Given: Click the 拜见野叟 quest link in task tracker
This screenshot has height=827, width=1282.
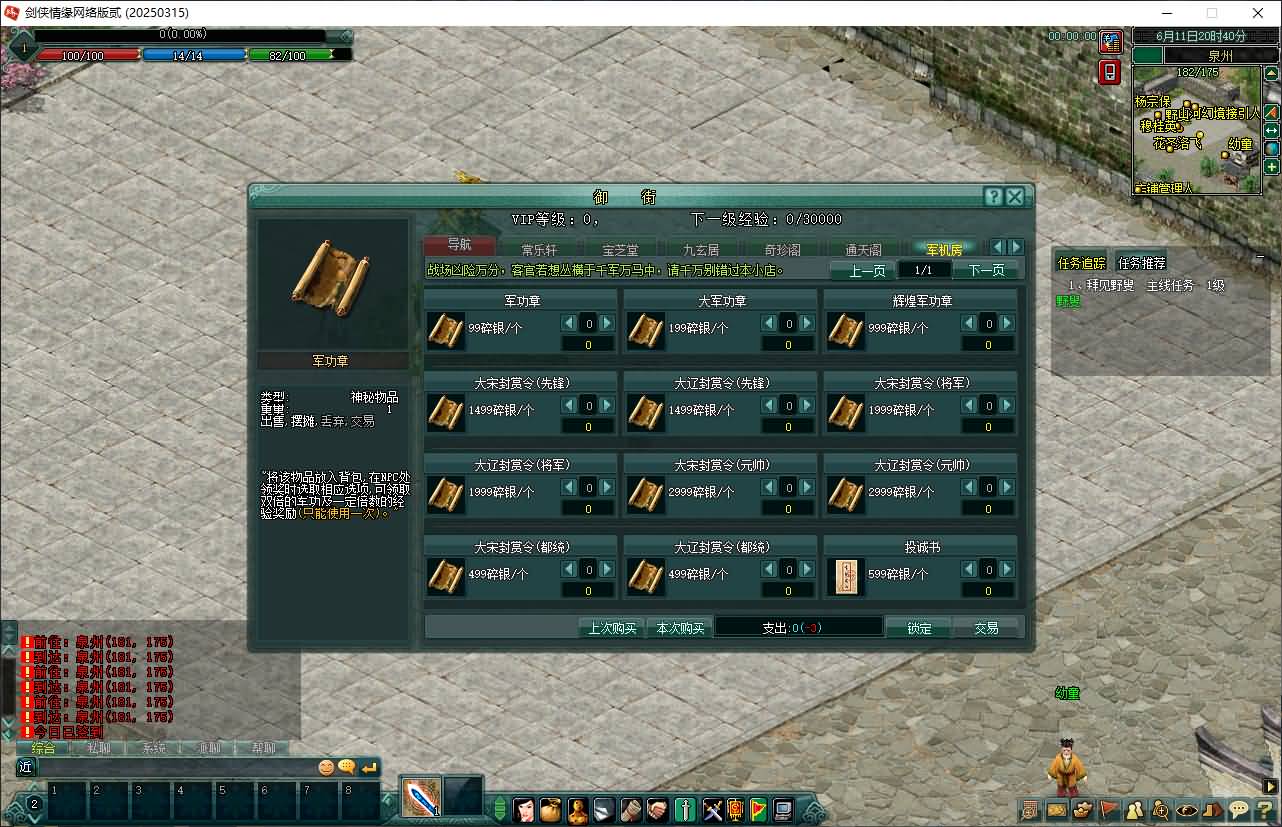Looking at the screenshot, I should [1109, 284].
